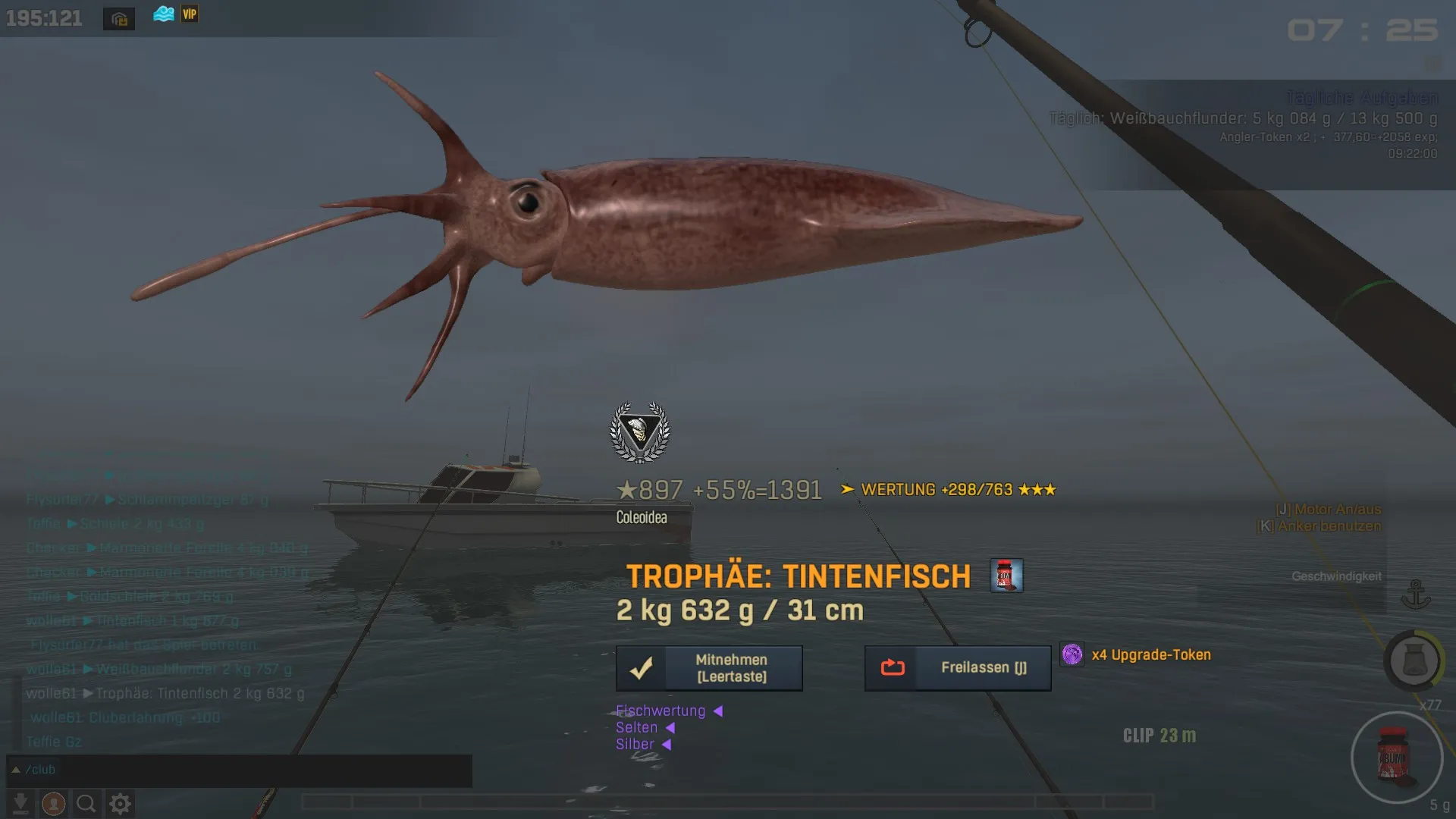Click the trophy rank badge emblem
Viewport: 1456px width, 819px height.
click(640, 432)
